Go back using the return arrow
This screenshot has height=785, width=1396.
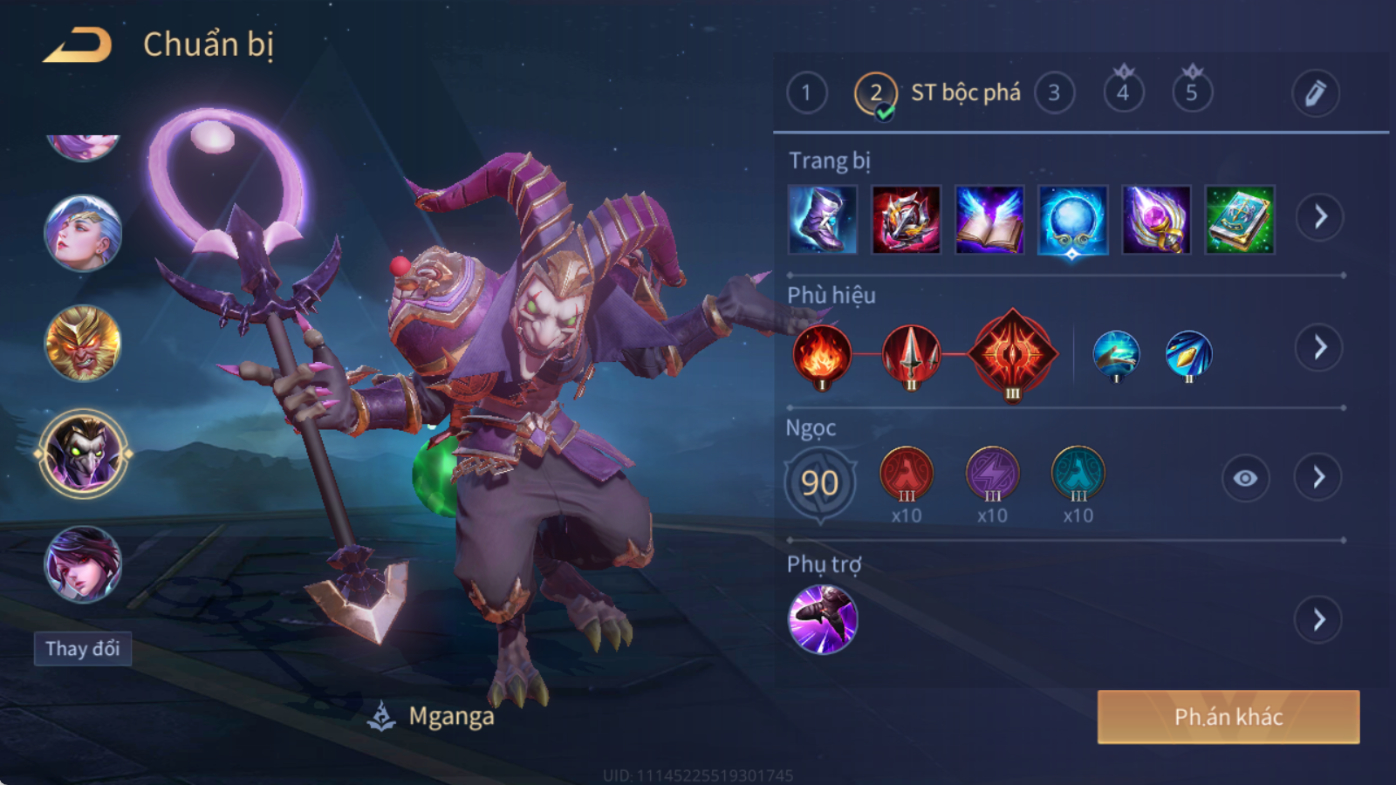tap(78, 45)
